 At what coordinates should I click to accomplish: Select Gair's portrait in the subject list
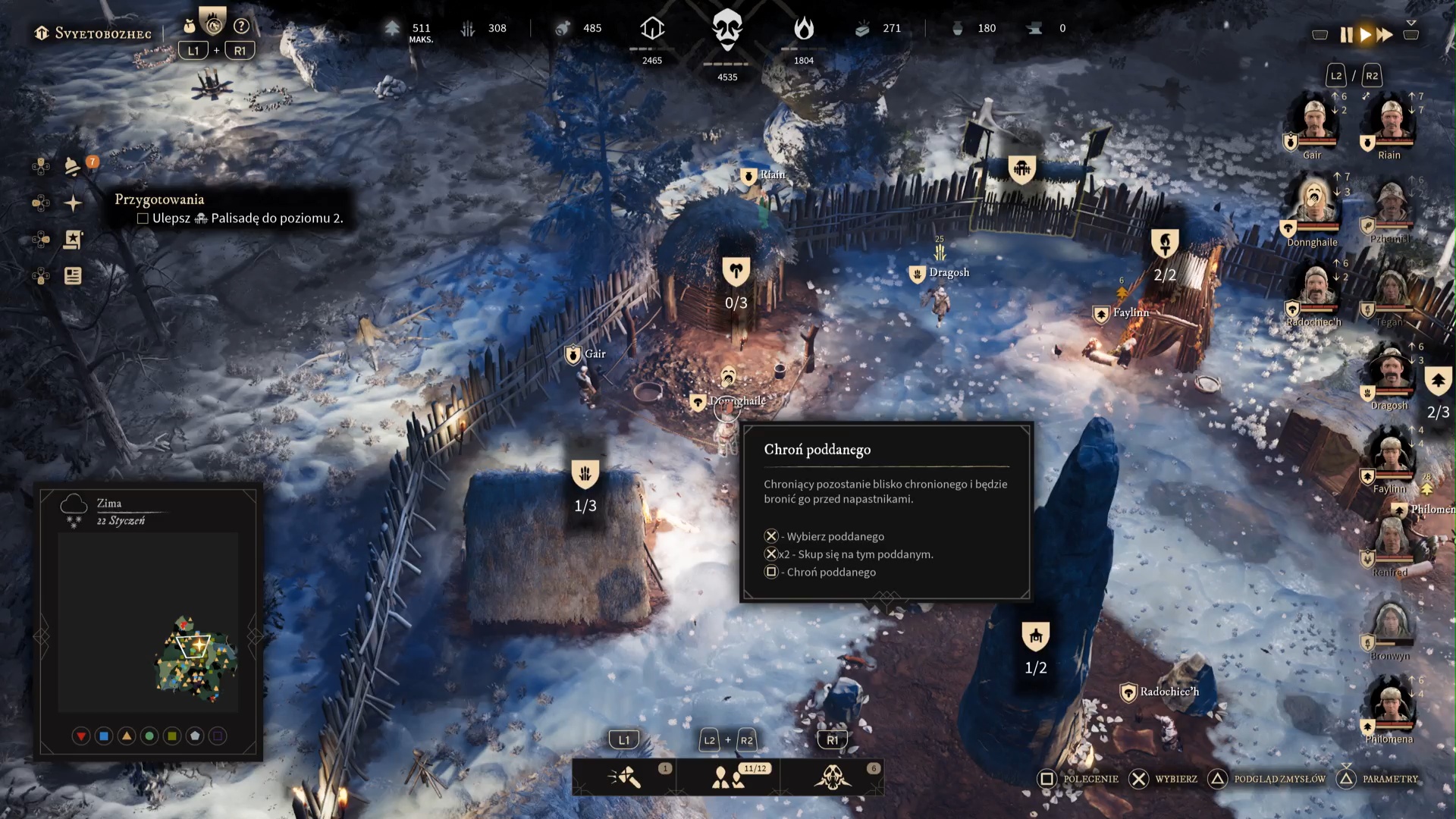pyautogui.click(x=1313, y=121)
